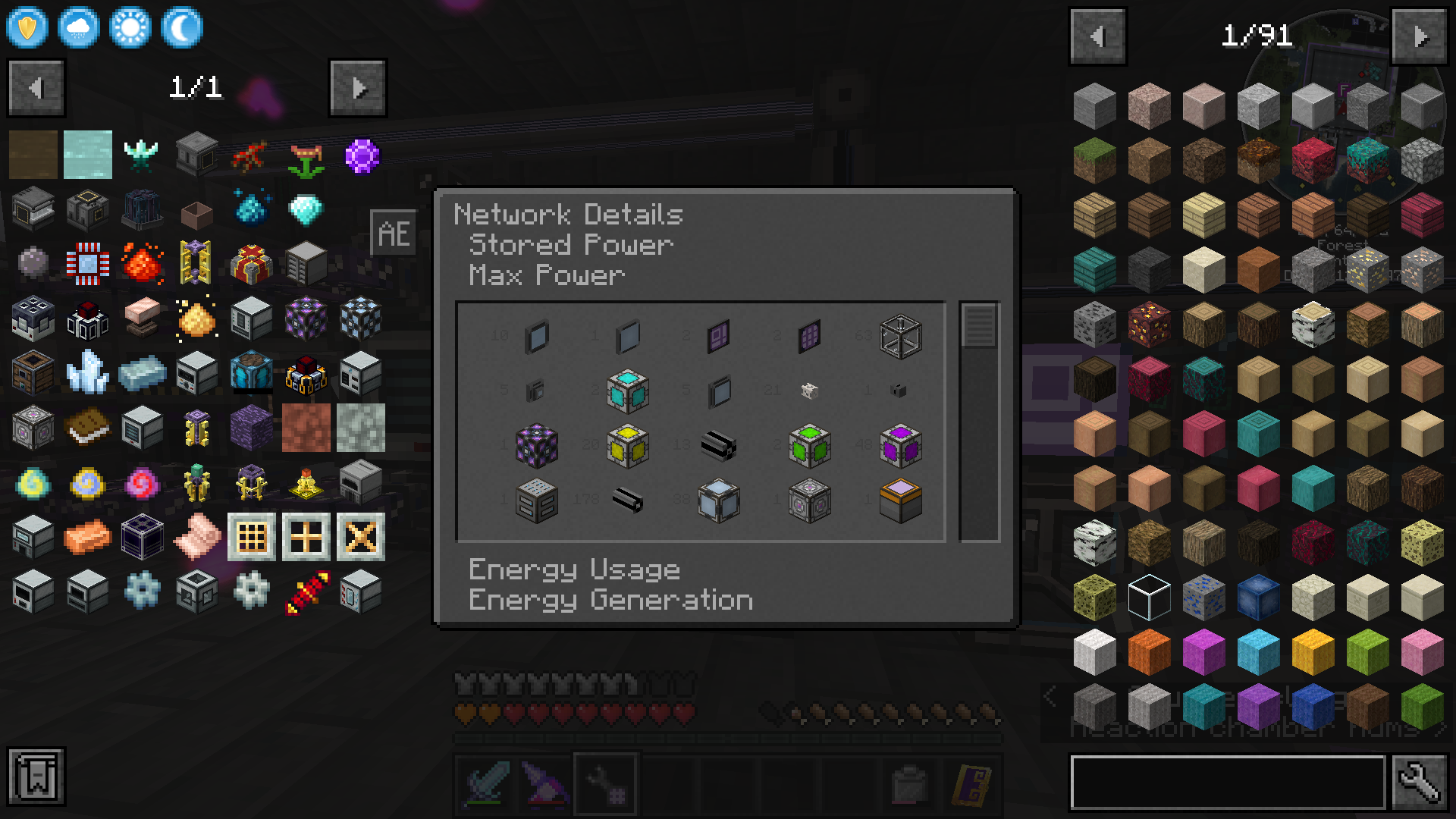Click the left arrow beside the 1/91 counter
This screenshot has width=1456, height=819.
[x=1097, y=35]
